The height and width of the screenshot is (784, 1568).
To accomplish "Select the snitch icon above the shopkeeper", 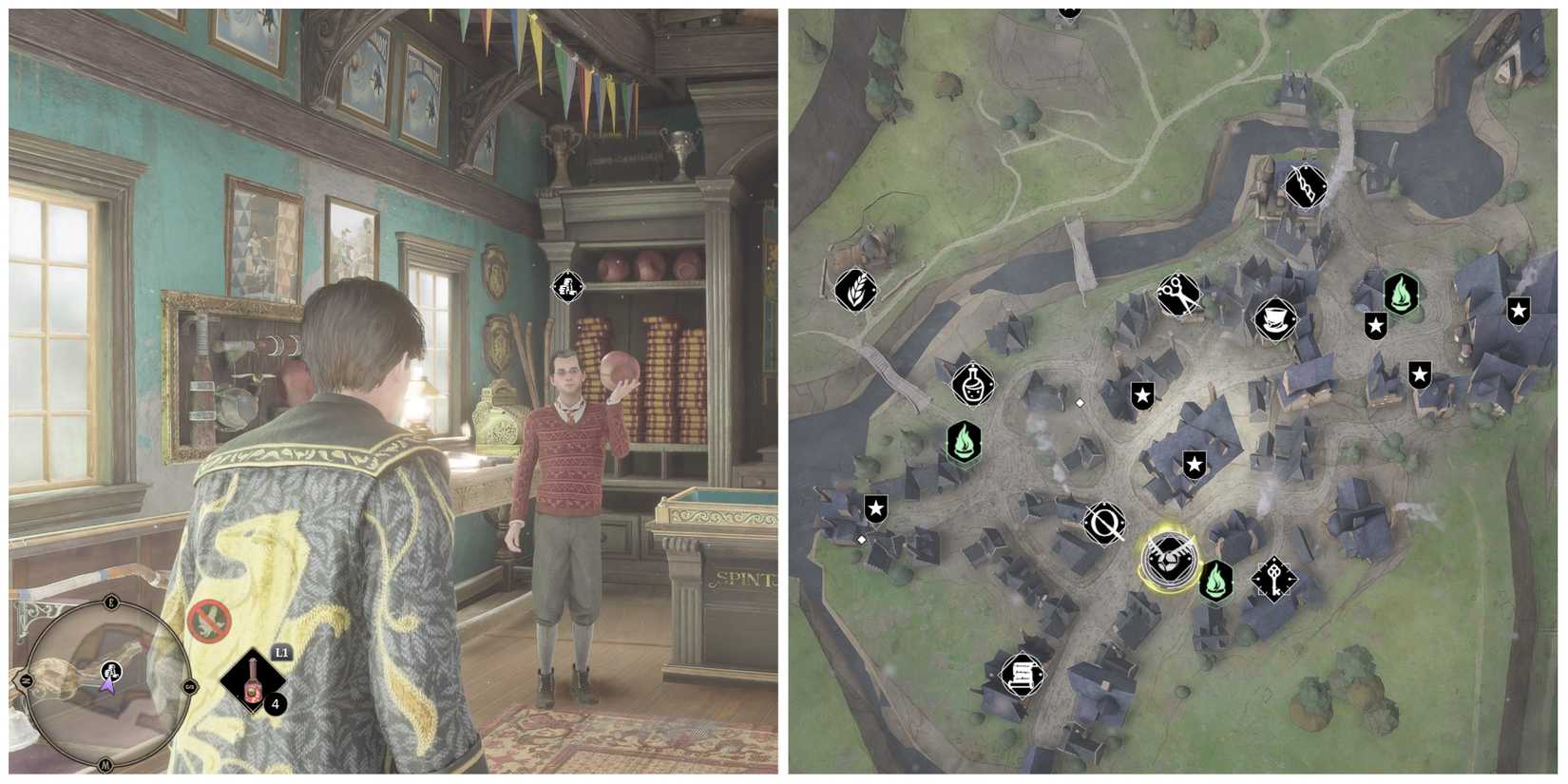I will [565, 286].
